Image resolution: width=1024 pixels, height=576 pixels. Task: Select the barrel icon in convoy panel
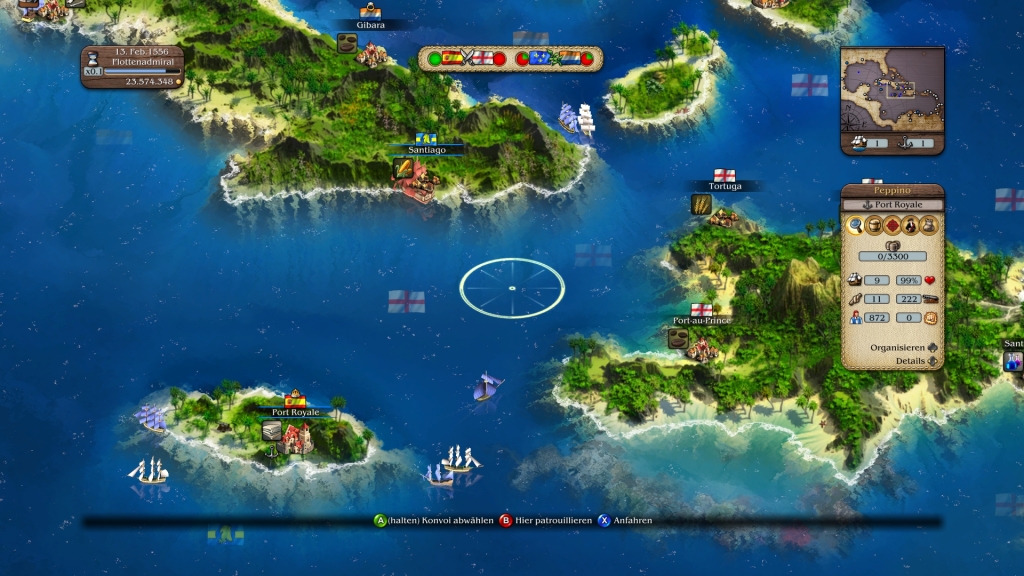tap(874, 226)
